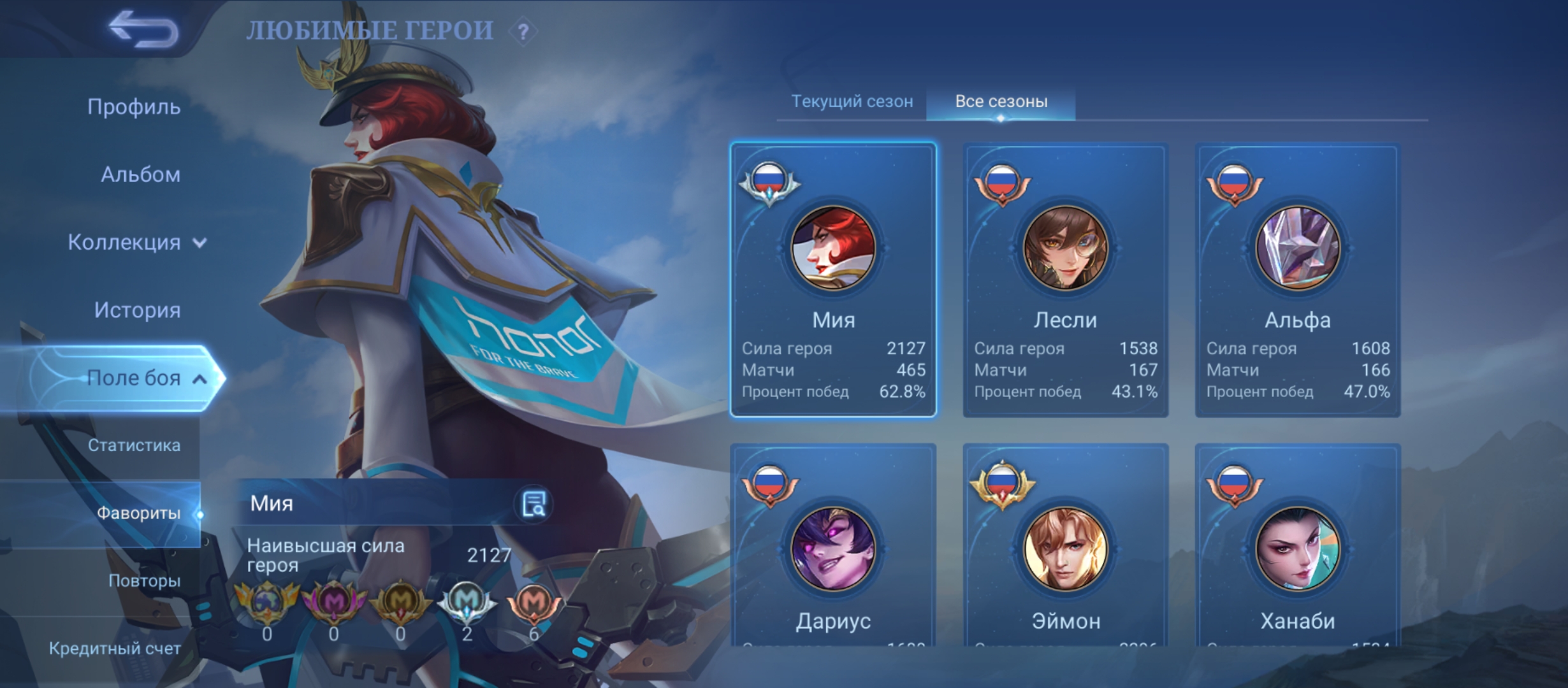Select Альбом in the side menu

point(140,175)
